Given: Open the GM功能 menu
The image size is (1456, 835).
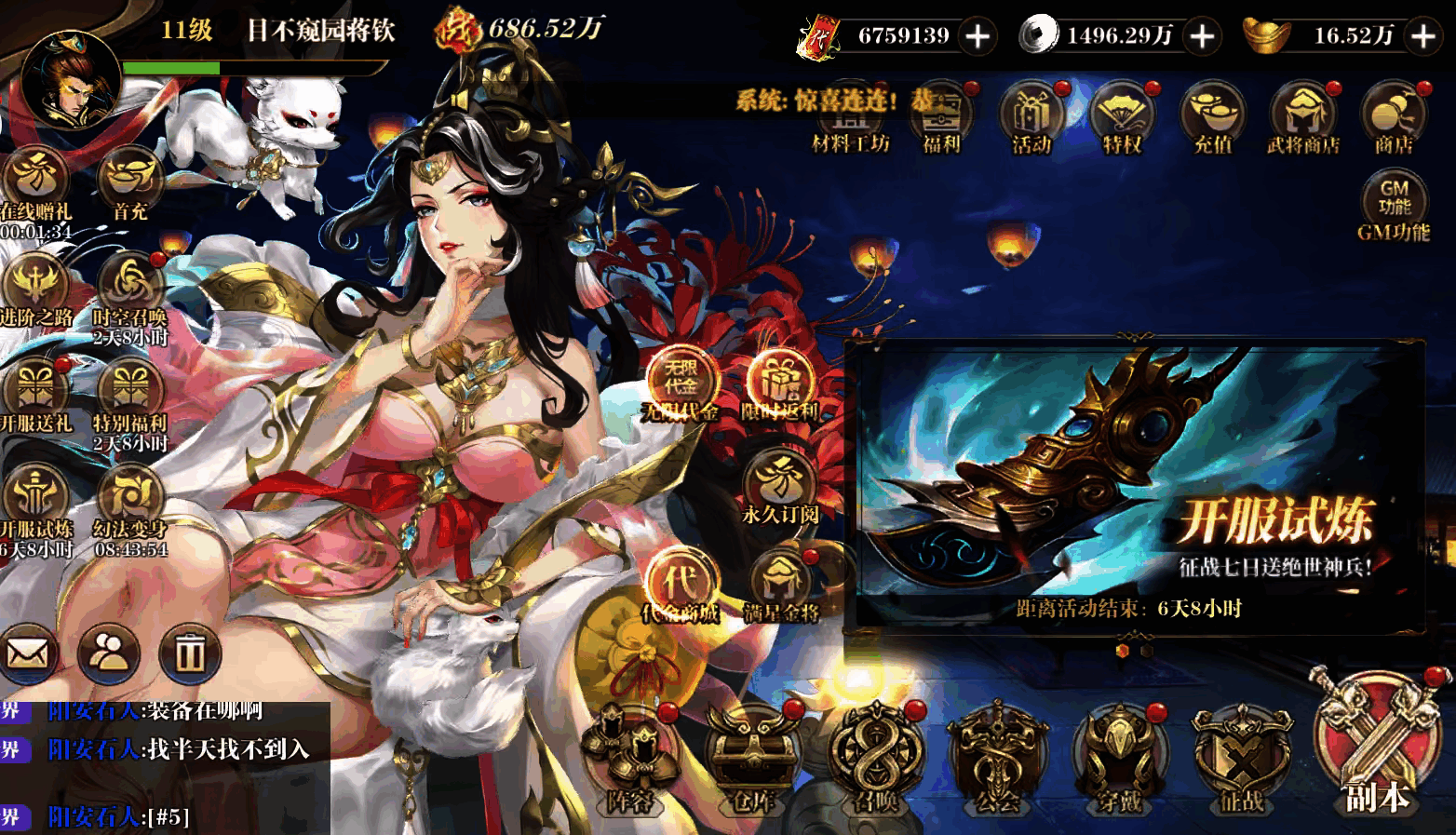Looking at the screenshot, I should pyautogui.click(x=1394, y=203).
